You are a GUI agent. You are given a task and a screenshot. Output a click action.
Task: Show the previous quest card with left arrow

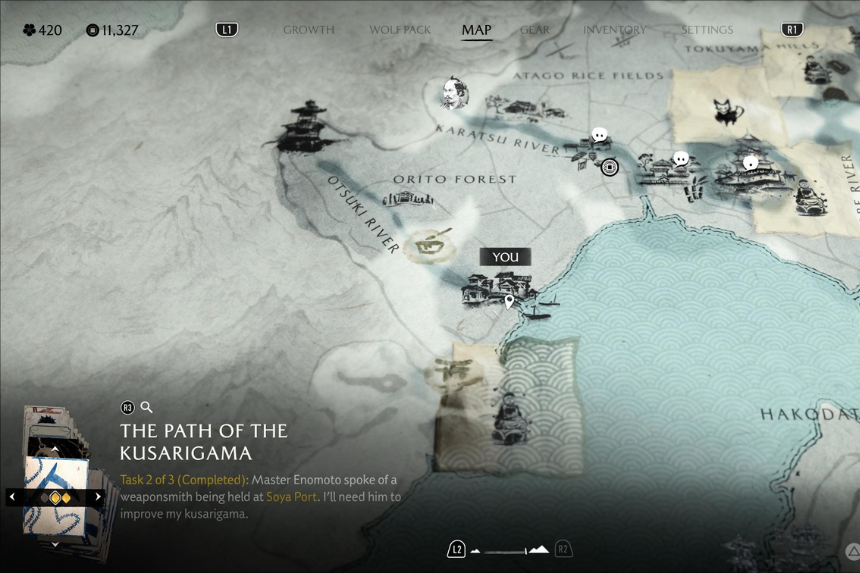12,497
